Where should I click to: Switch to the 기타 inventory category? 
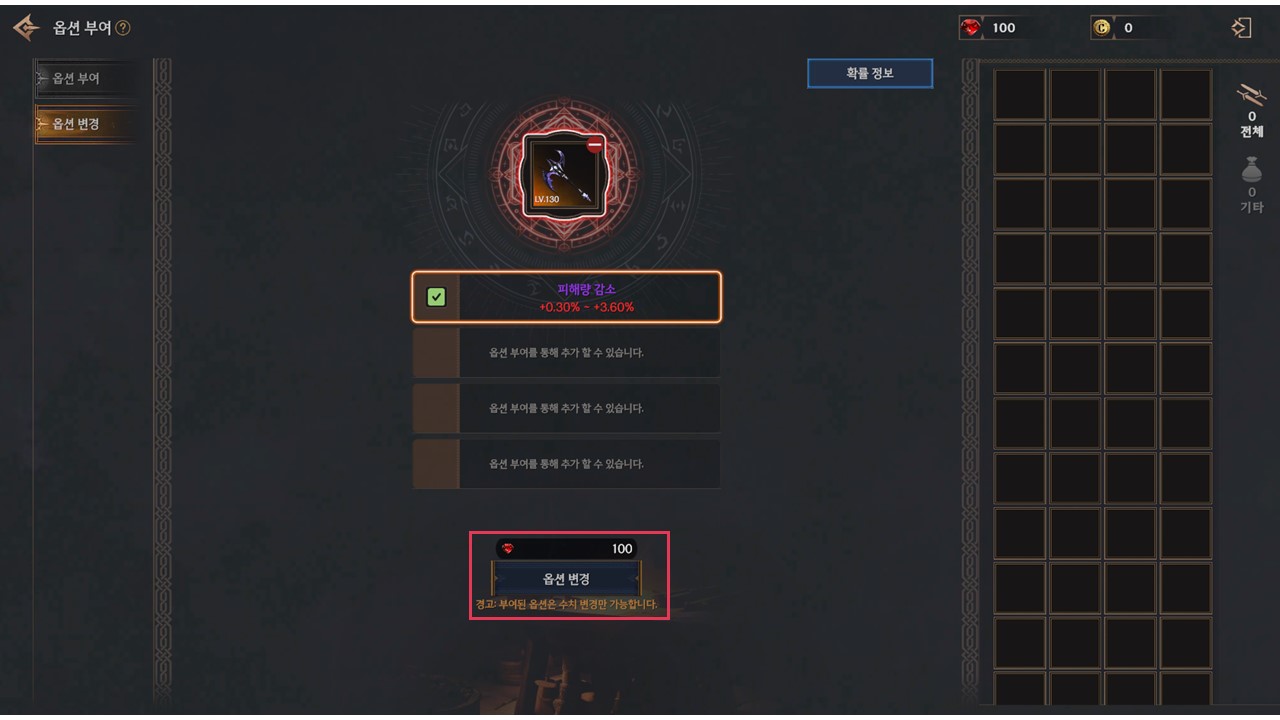(1251, 184)
